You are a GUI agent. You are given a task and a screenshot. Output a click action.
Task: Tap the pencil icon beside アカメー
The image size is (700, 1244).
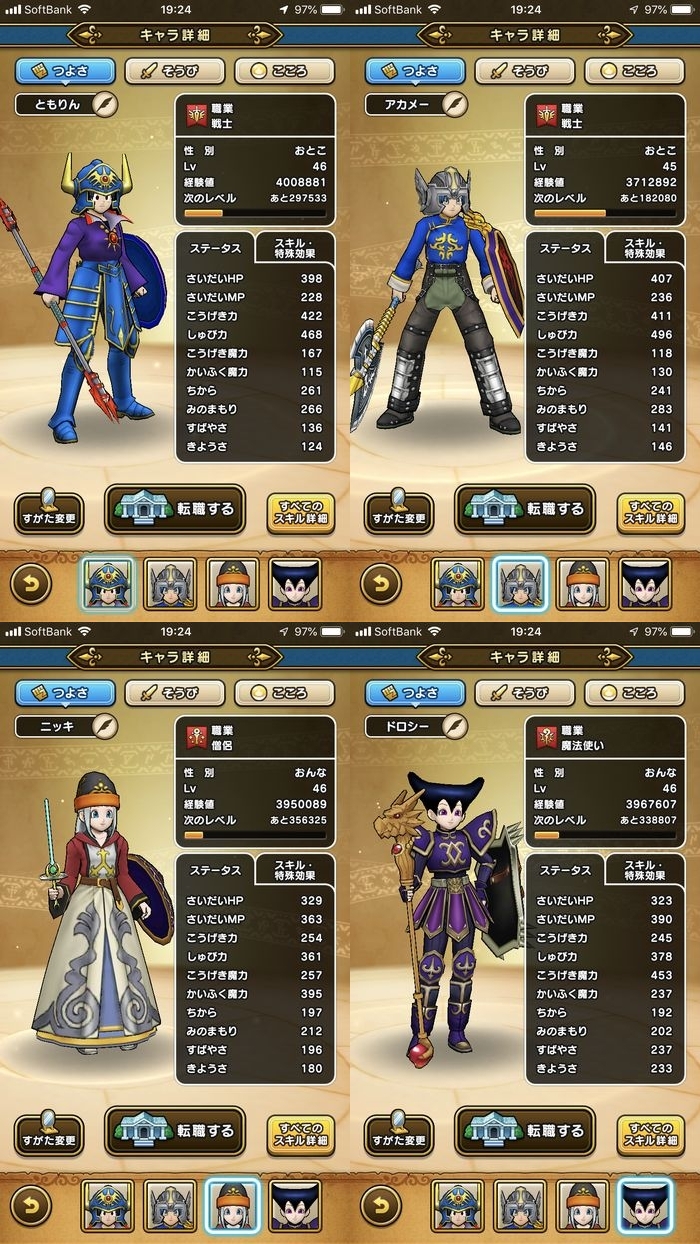click(454, 104)
